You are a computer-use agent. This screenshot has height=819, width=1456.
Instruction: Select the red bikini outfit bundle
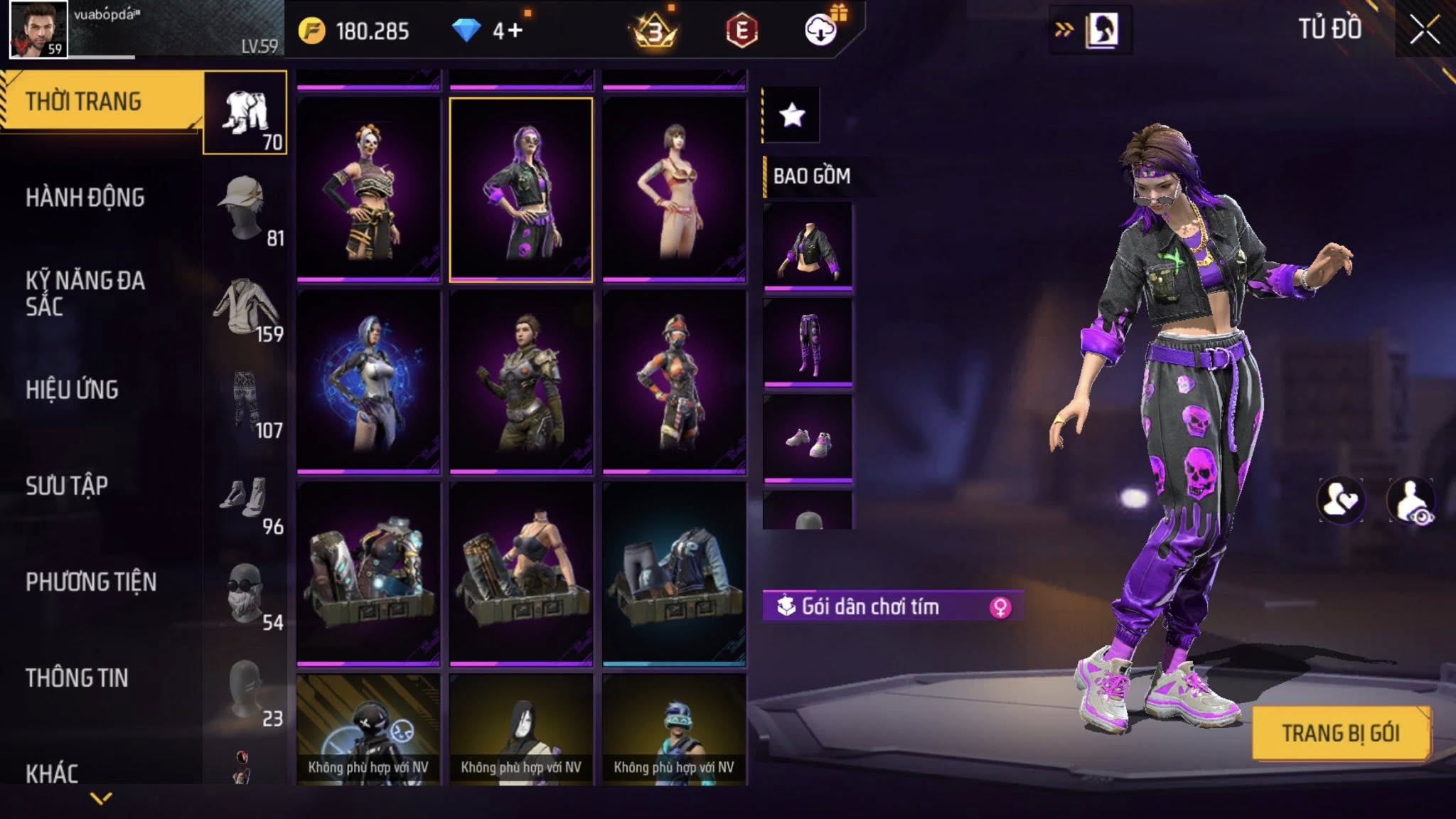click(x=674, y=190)
